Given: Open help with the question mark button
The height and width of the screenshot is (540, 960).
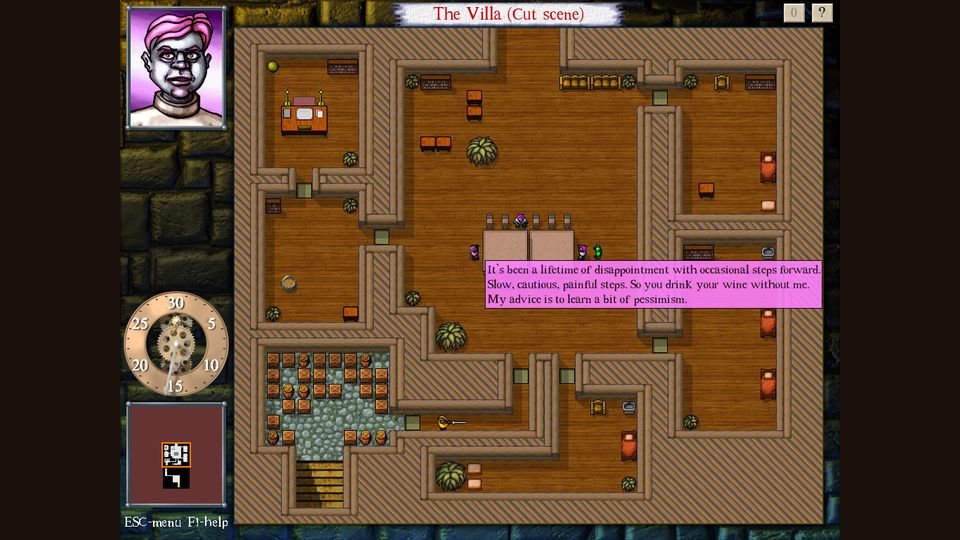Looking at the screenshot, I should coord(822,13).
